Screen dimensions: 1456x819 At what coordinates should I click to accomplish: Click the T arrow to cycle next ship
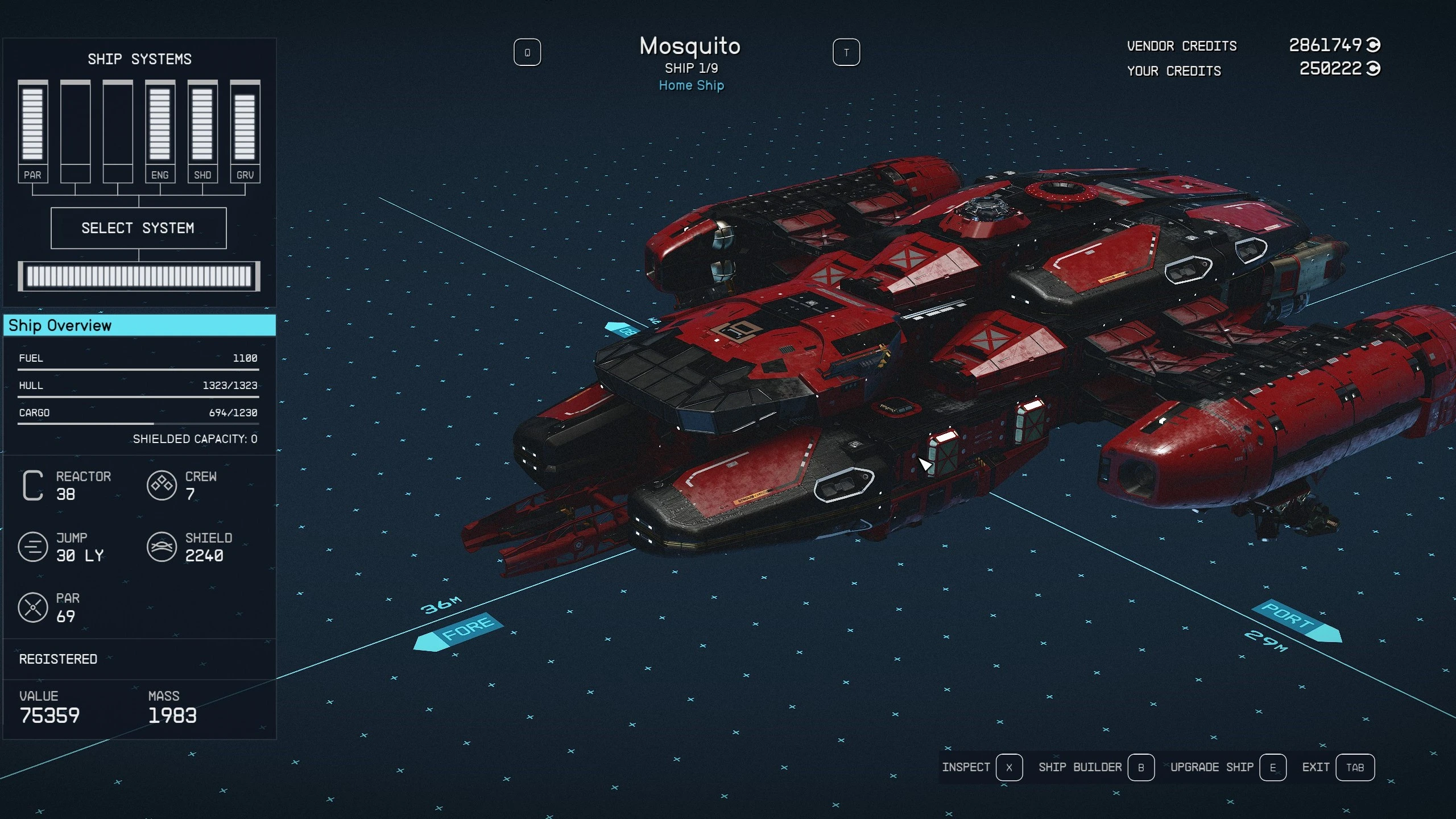(x=847, y=51)
